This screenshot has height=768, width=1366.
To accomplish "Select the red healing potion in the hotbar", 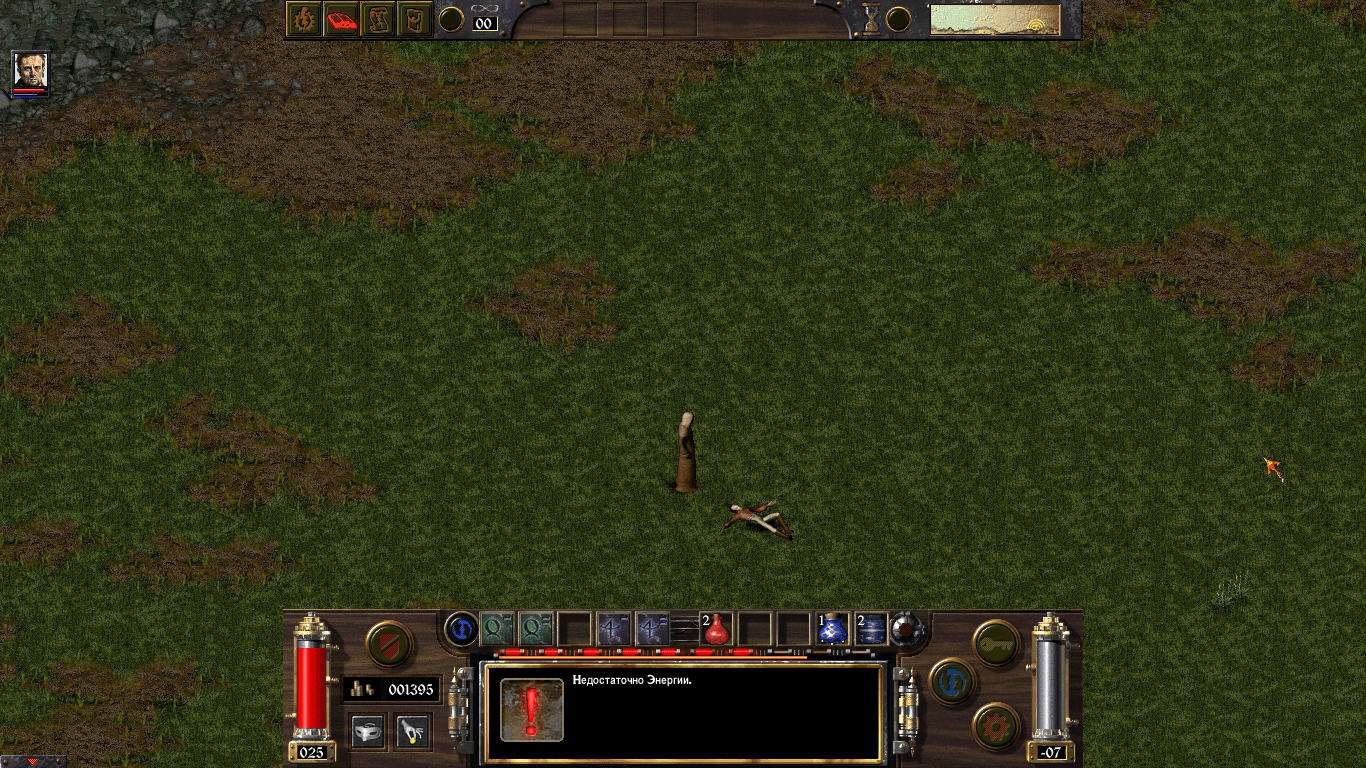I will 716,630.
